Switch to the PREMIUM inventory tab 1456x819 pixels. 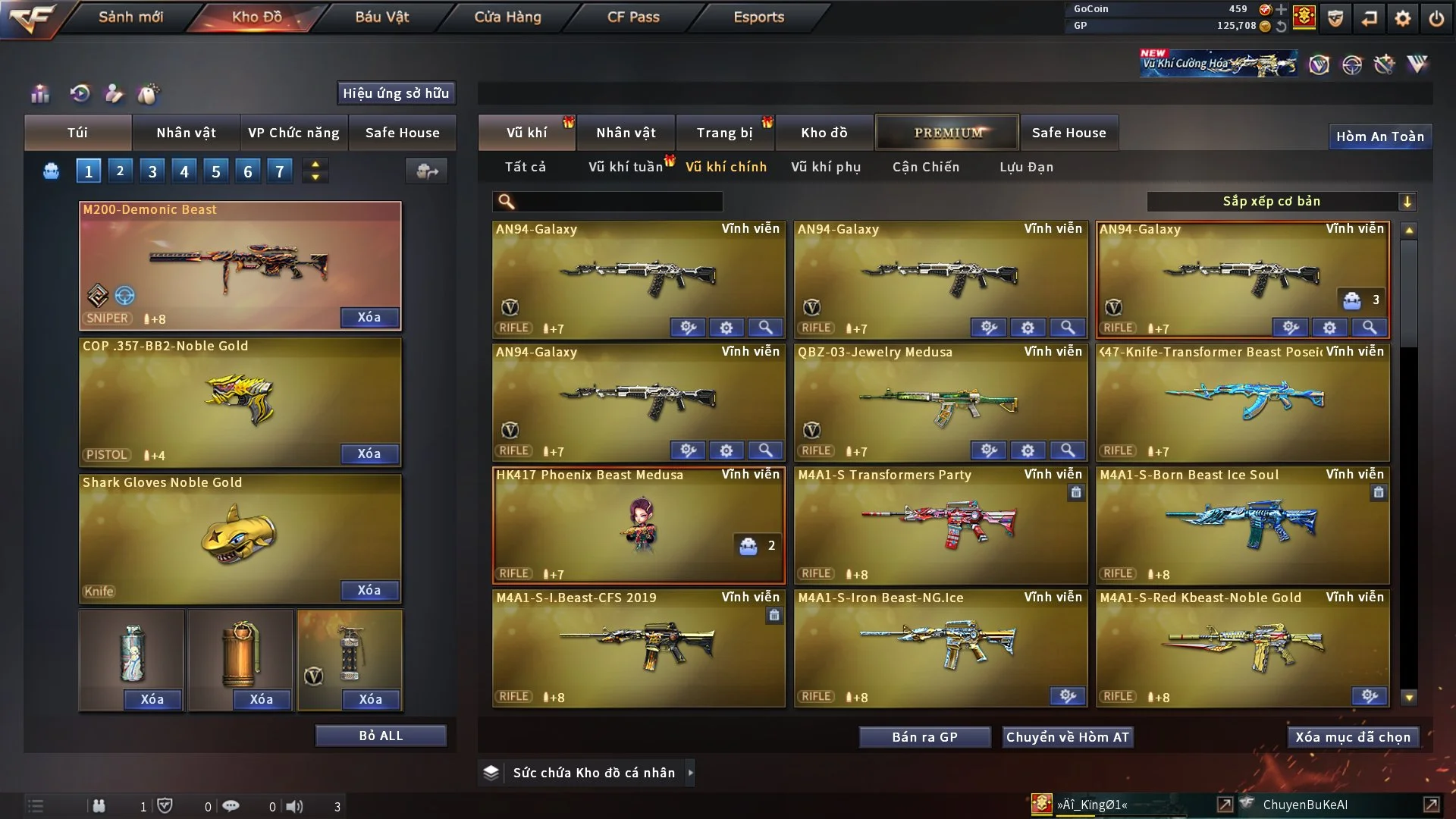[x=947, y=133]
